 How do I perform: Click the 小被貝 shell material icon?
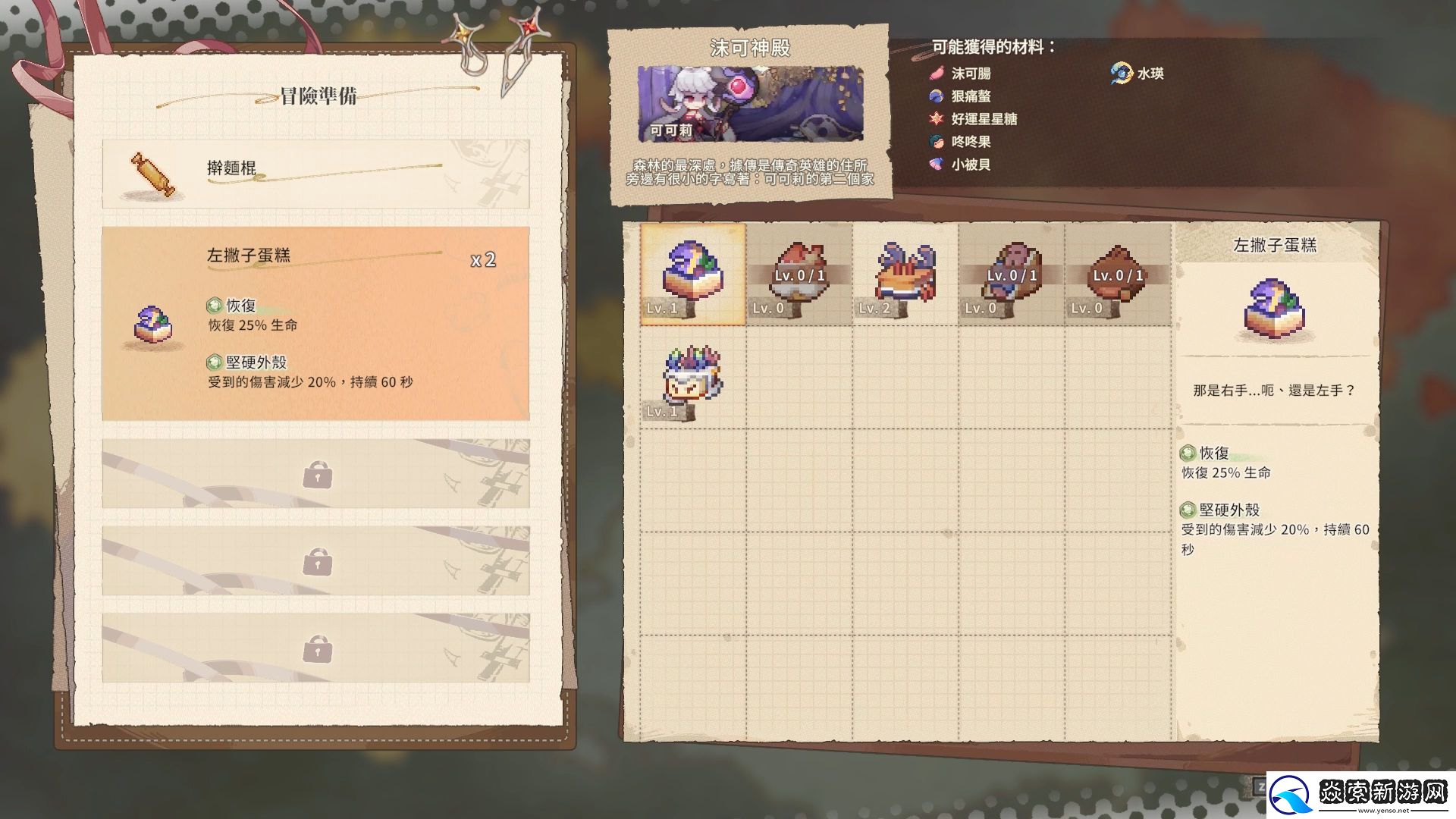pyautogui.click(x=936, y=165)
